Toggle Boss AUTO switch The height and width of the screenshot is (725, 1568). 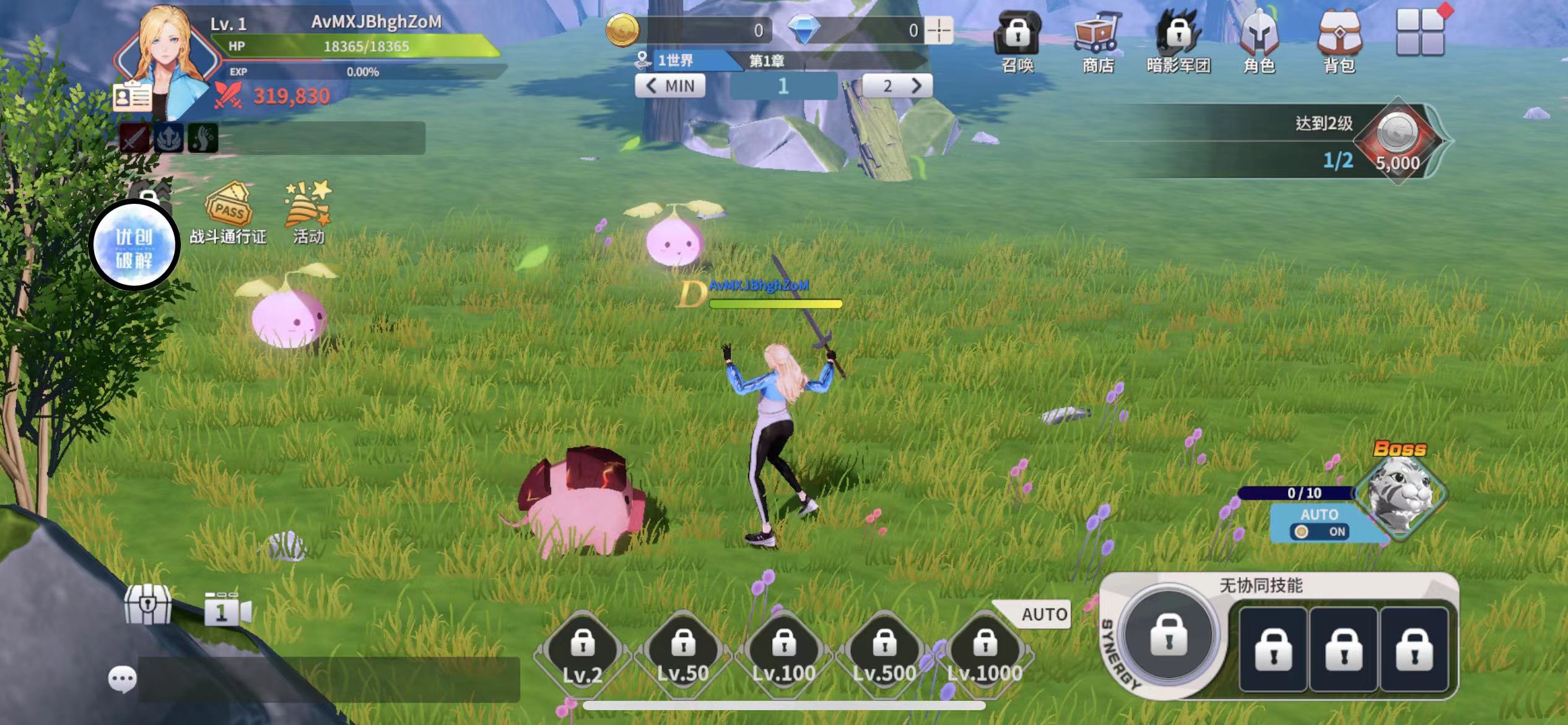[x=1319, y=531]
